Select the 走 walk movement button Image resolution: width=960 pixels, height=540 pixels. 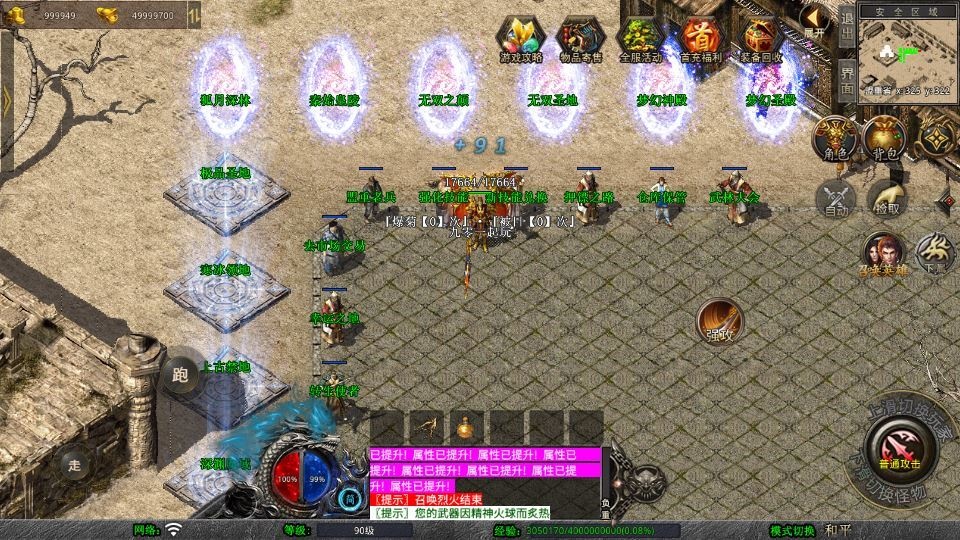(x=74, y=463)
